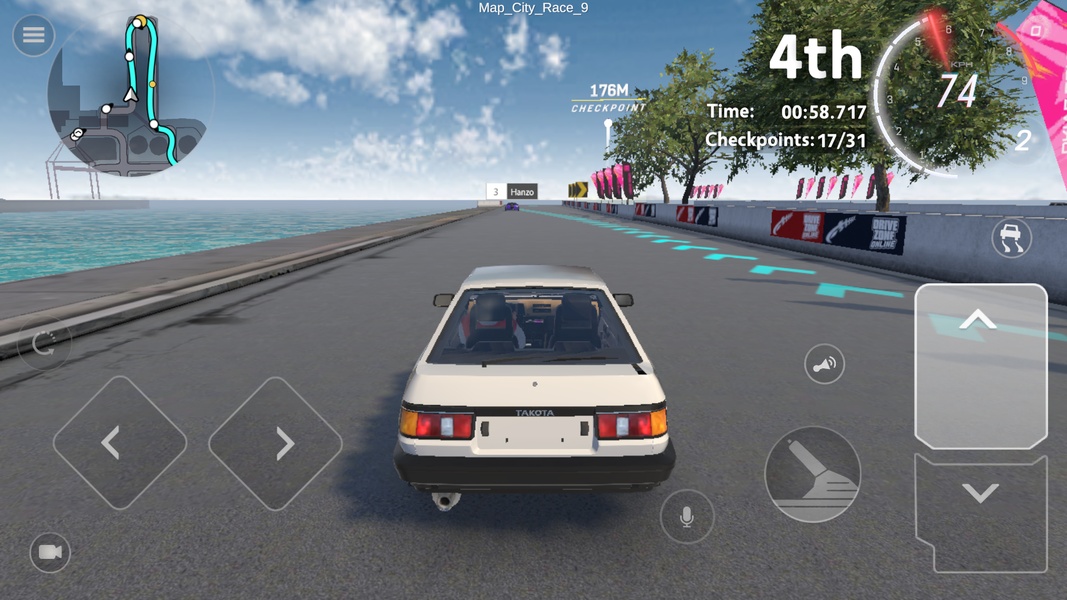Reset car with the circular arrow
This screenshot has height=600, width=1067.
click(44, 343)
